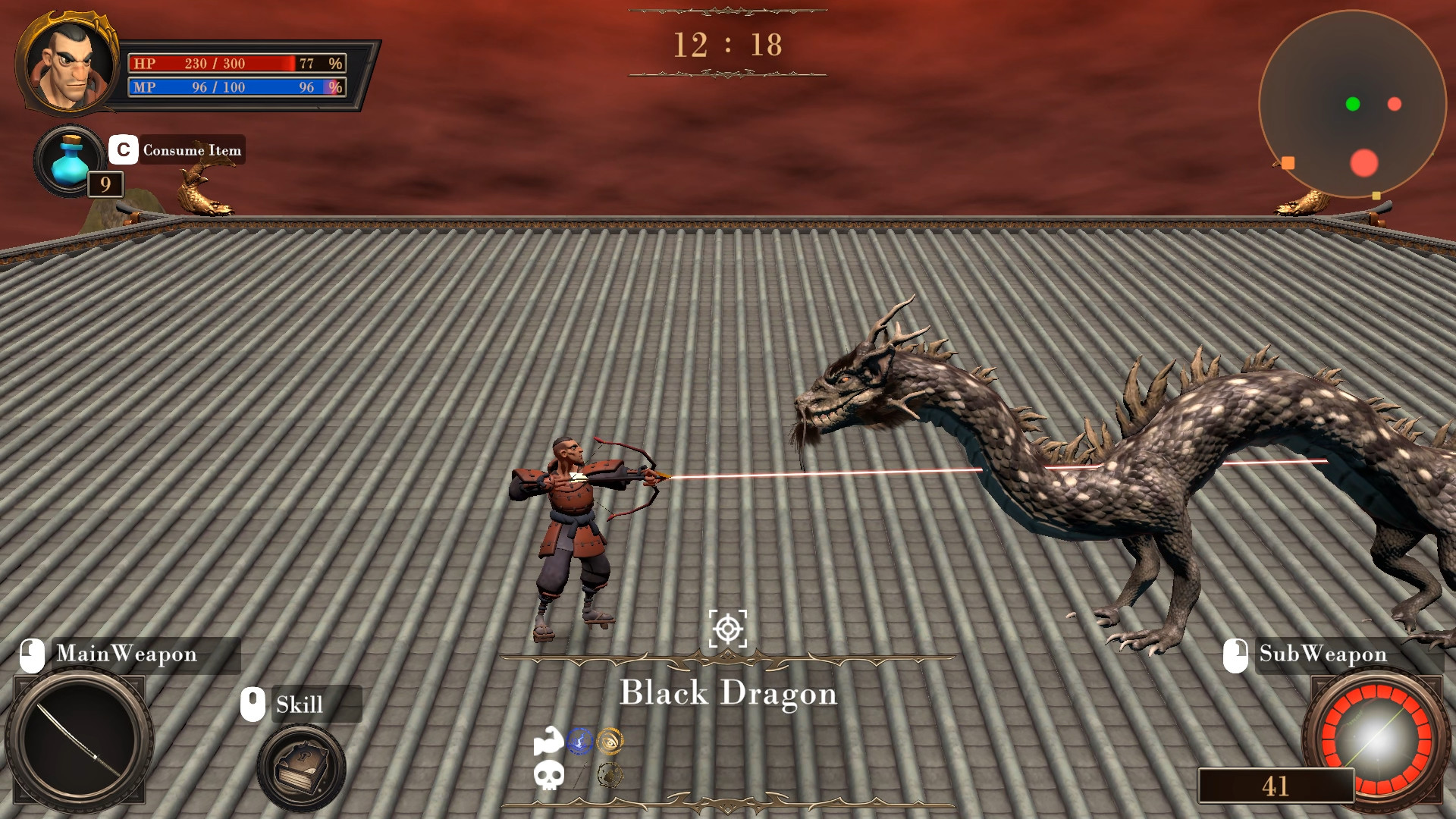1456x819 pixels.
Task: Toggle the green player dot on the minimap
Action: (x=1353, y=104)
